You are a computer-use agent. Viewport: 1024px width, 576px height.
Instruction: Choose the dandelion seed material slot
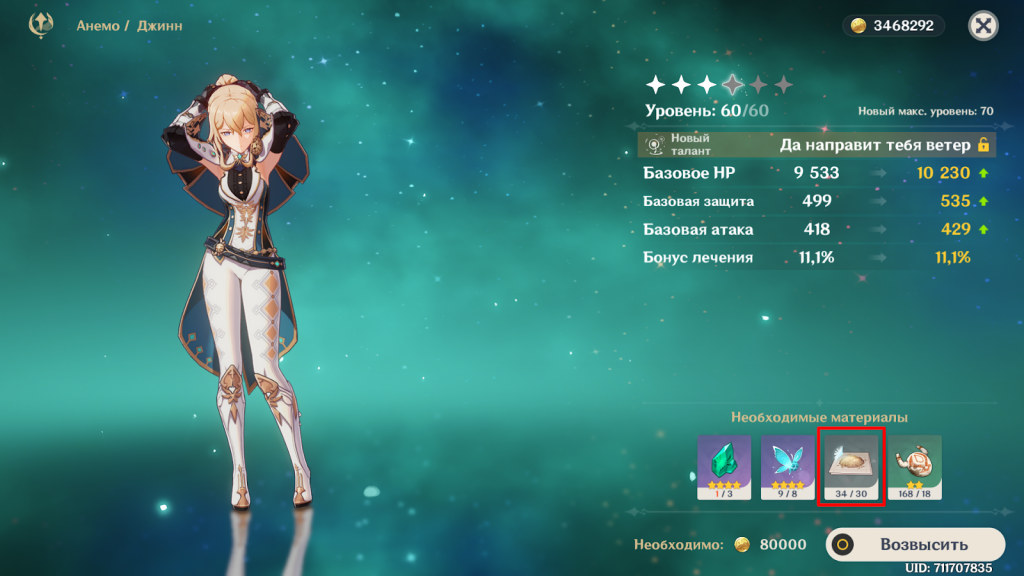click(x=851, y=467)
